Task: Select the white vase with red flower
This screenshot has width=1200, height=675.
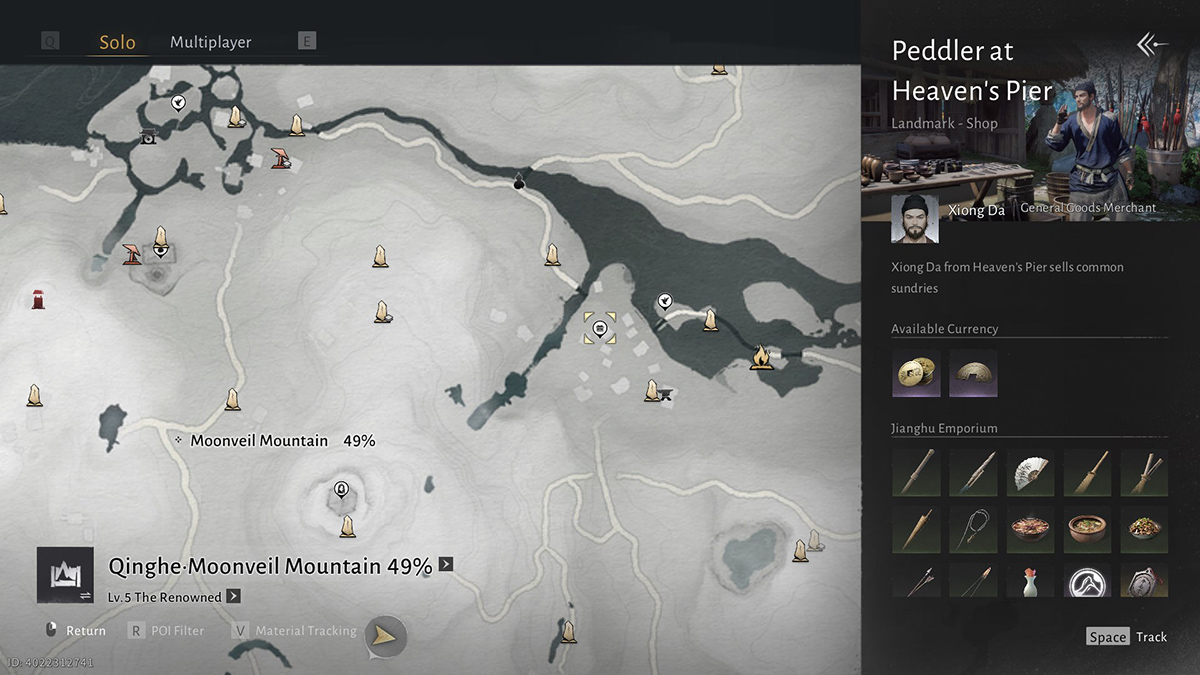Action: (1030, 582)
